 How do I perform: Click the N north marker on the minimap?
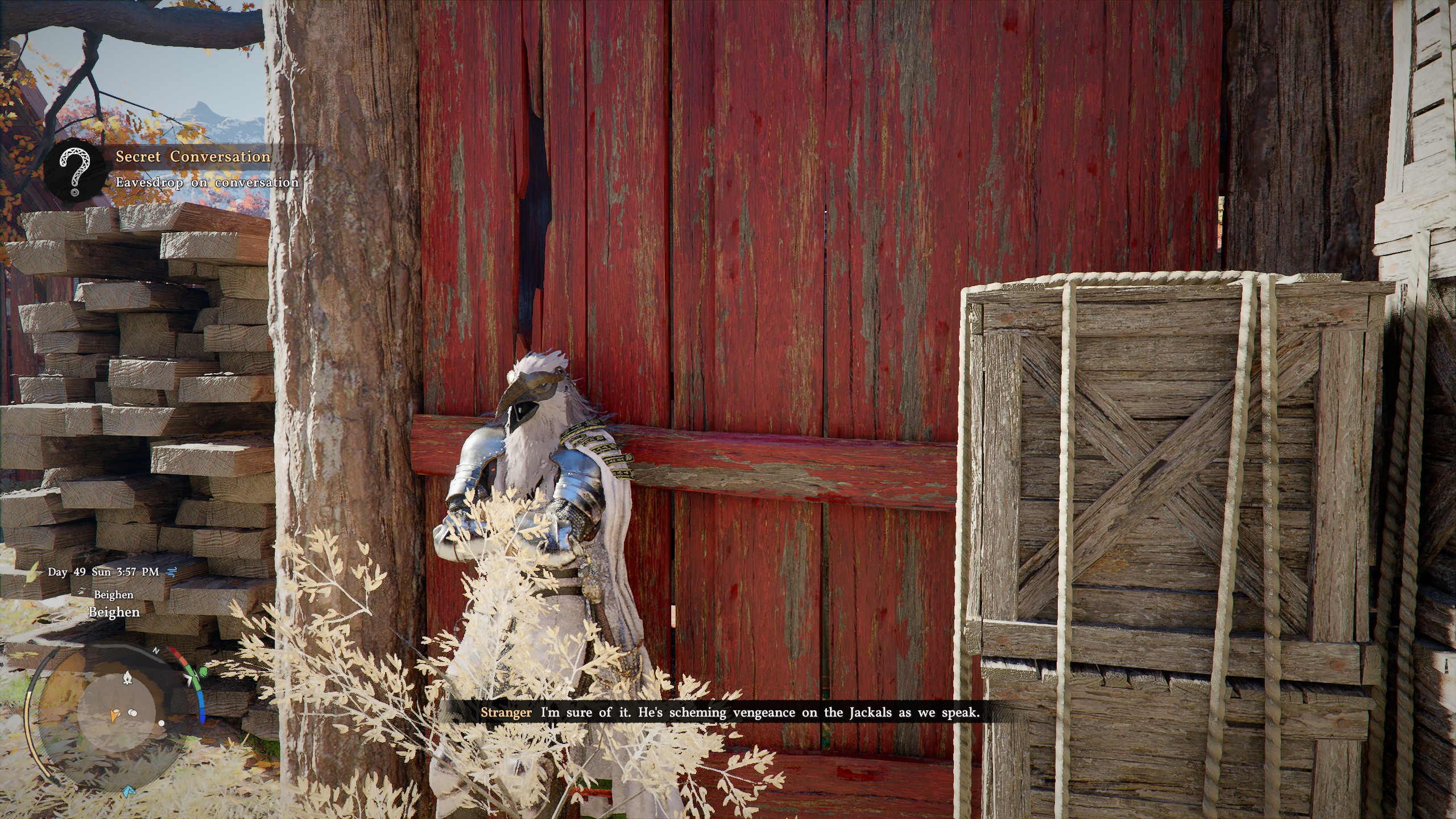(x=156, y=651)
